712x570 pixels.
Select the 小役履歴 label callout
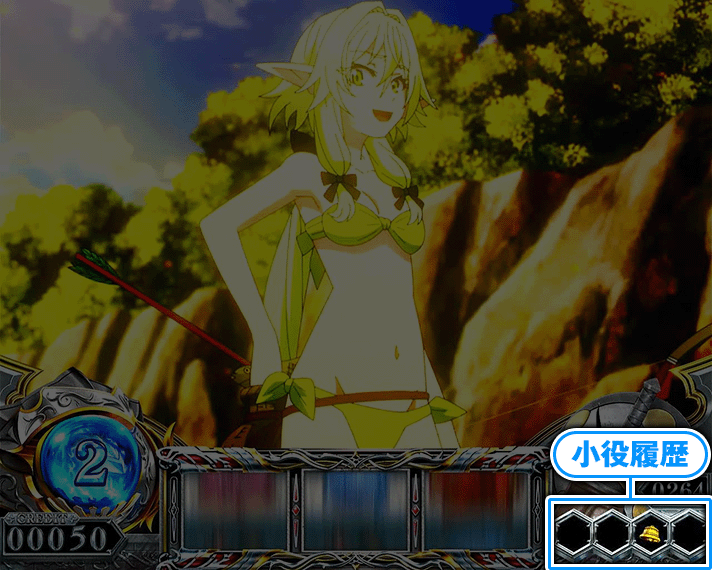630,456
